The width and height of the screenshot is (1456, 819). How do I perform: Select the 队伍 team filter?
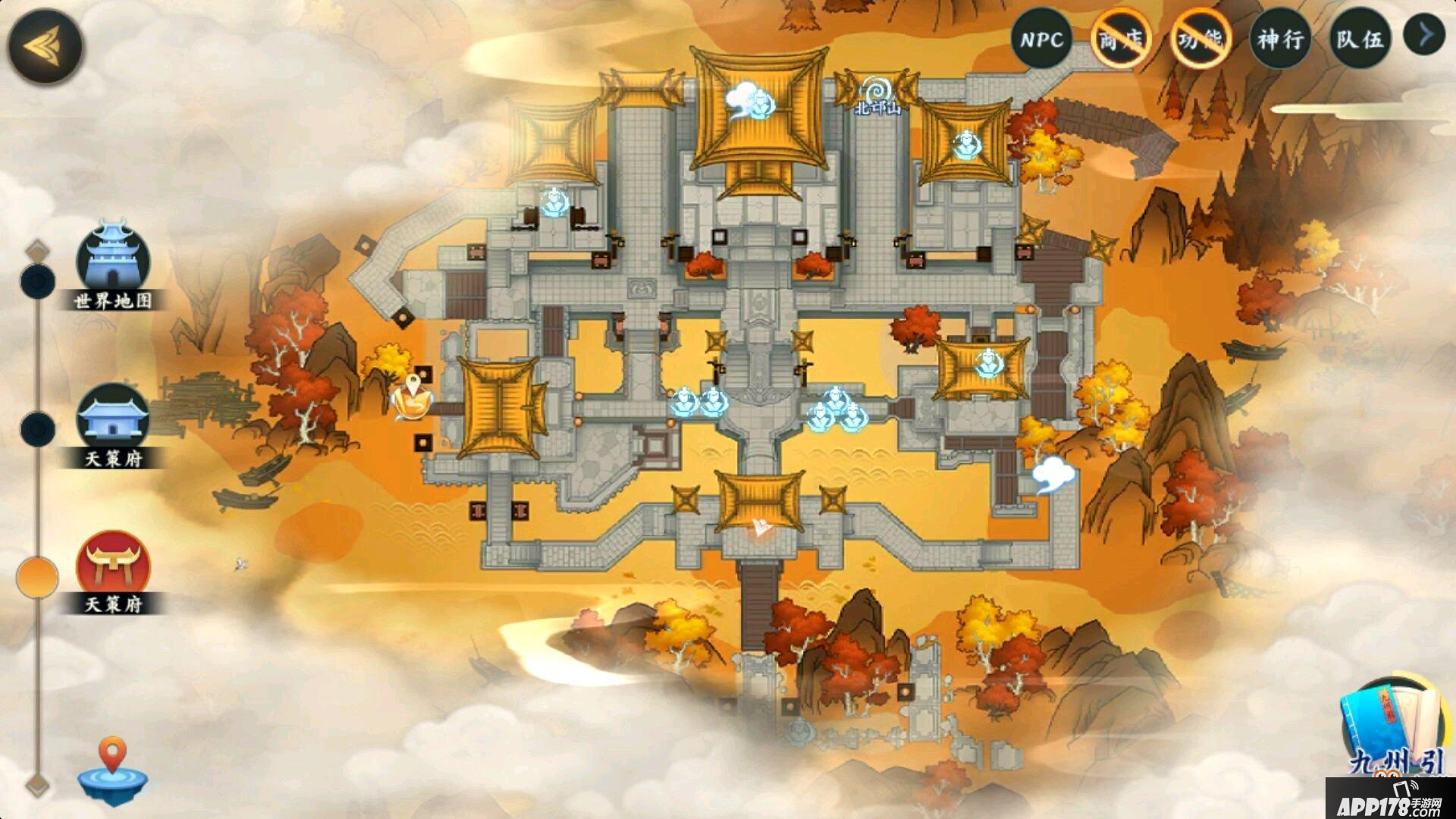tap(1360, 39)
